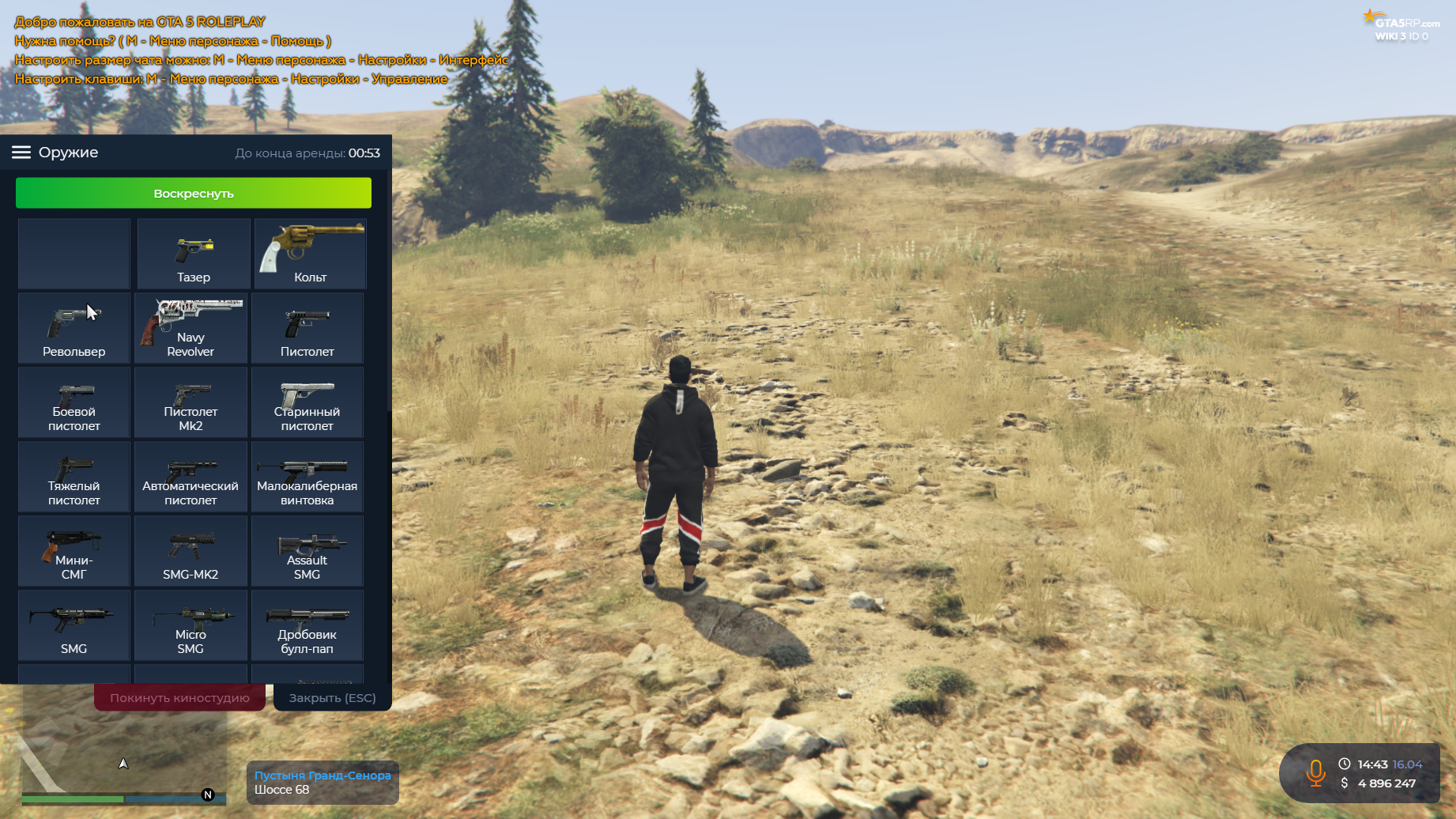Choose the Assault SMG slot
The height and width of the screenshot is (819, 1456).
[307, 552]
